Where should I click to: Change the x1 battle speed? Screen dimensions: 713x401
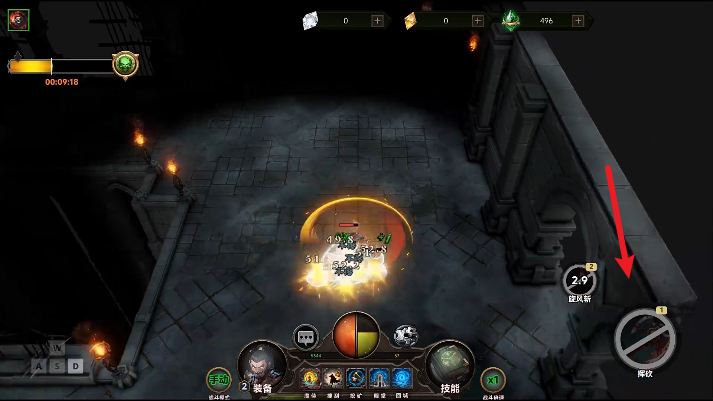492,380
